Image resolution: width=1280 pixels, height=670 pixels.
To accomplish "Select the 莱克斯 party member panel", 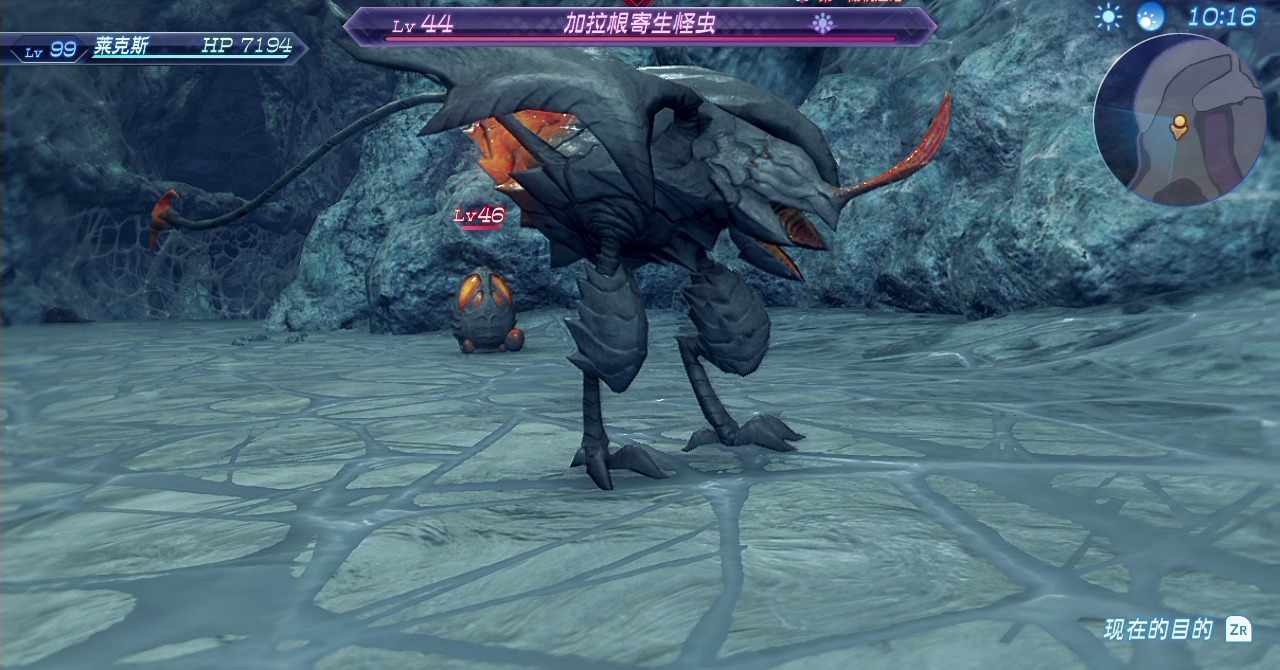I will (153, 48).
